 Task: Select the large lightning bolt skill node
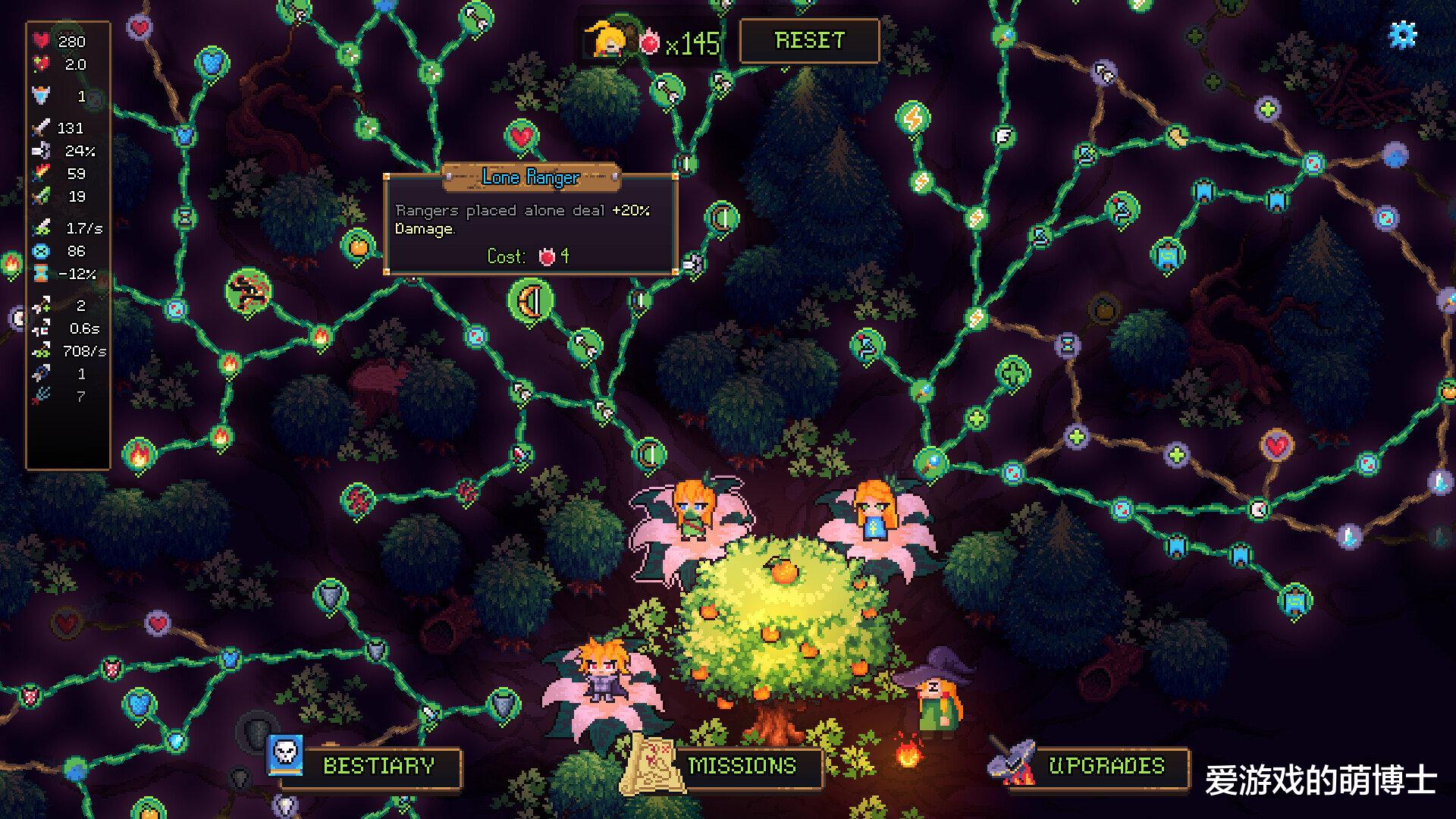tap(913, 118)
